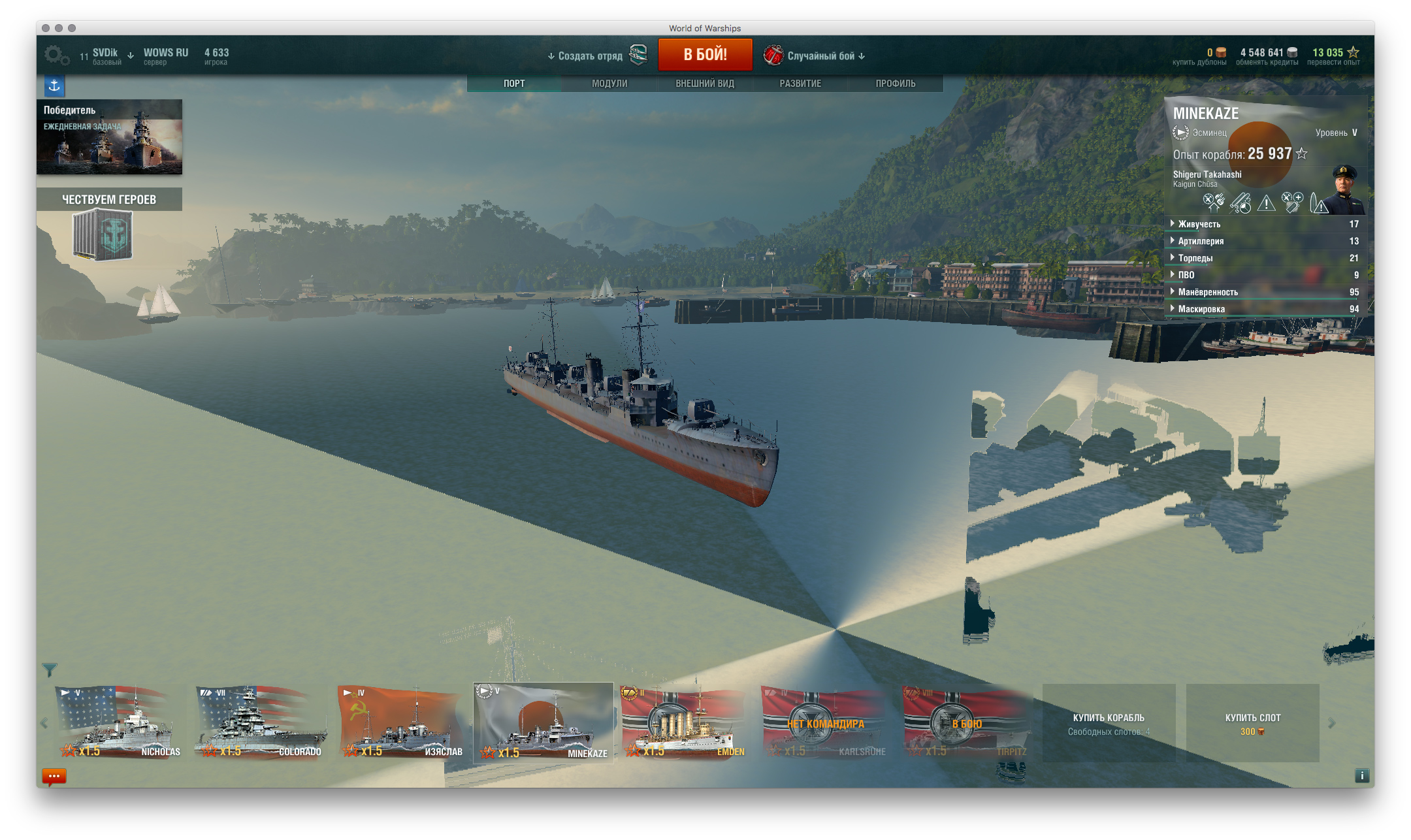Pick the Изяслав destroyer card
Viewport: 1411px width, 840px height.
click(x=401, y=722)
